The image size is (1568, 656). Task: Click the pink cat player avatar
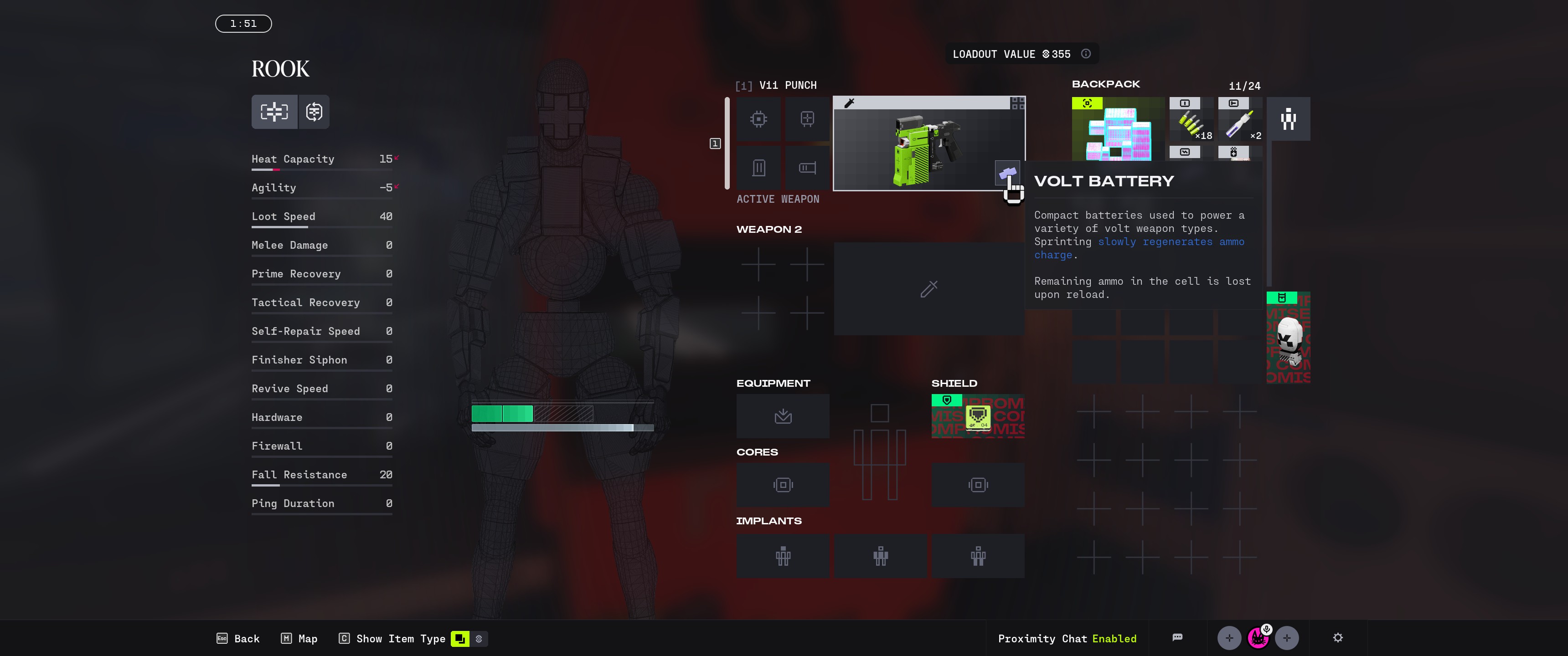(x=1258, y=638)
